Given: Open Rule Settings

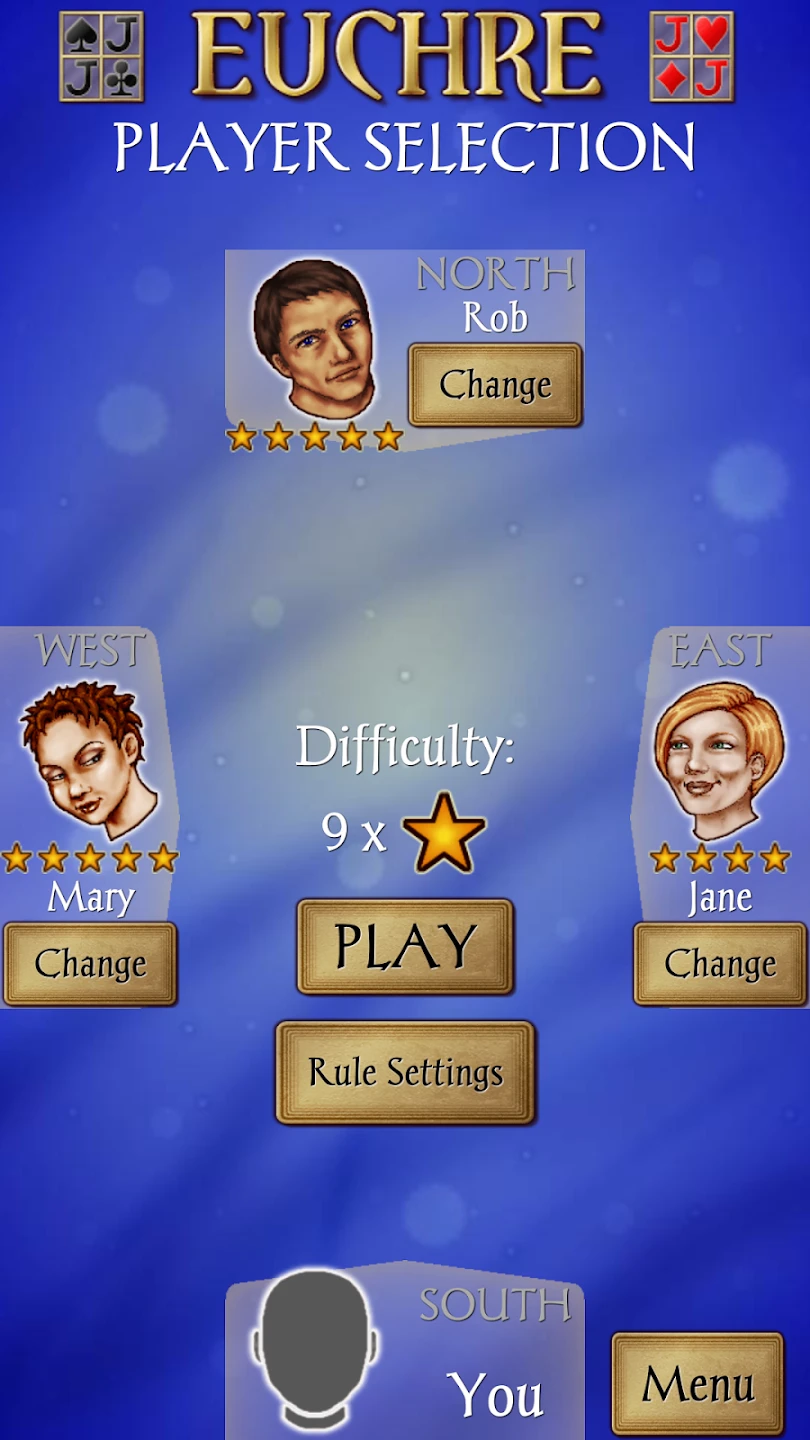Looking at the screenshot, I should [x=405, y=1072].
